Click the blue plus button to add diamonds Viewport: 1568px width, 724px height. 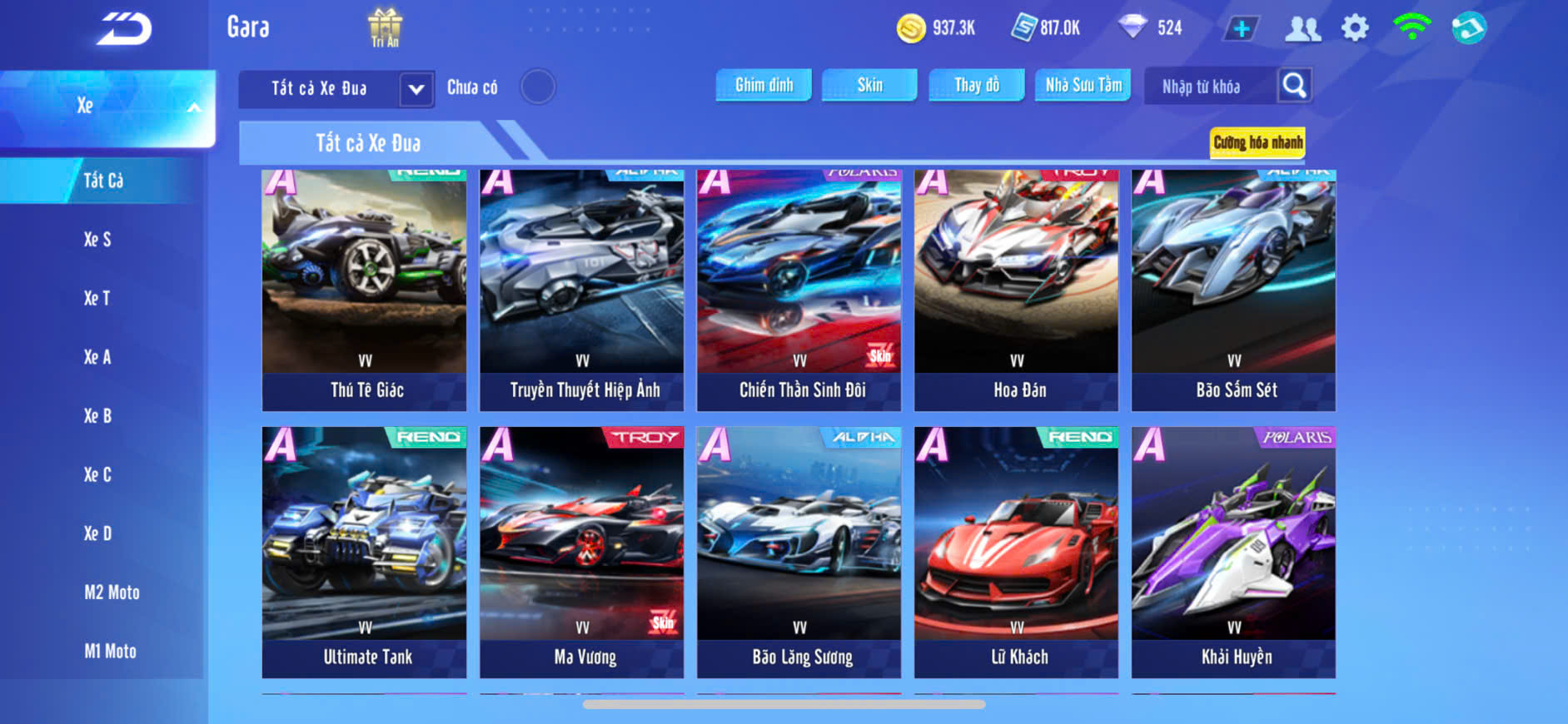(1241, 29)
